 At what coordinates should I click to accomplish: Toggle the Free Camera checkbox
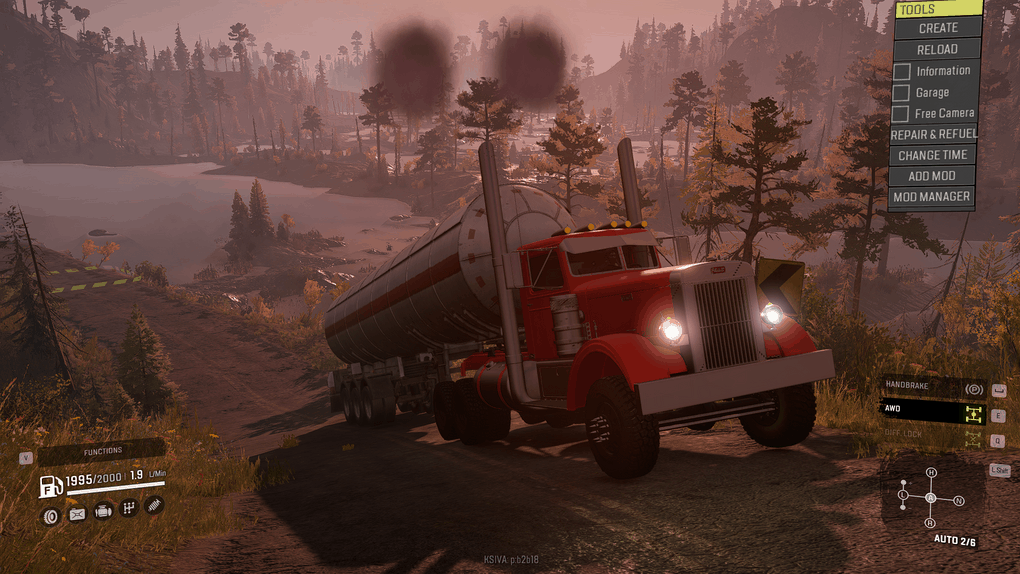point(902,114)
